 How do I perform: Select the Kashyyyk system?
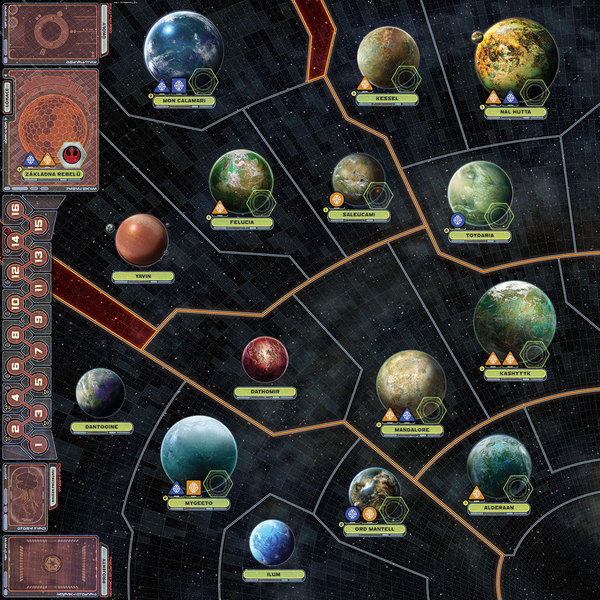[x=514, y=320]
